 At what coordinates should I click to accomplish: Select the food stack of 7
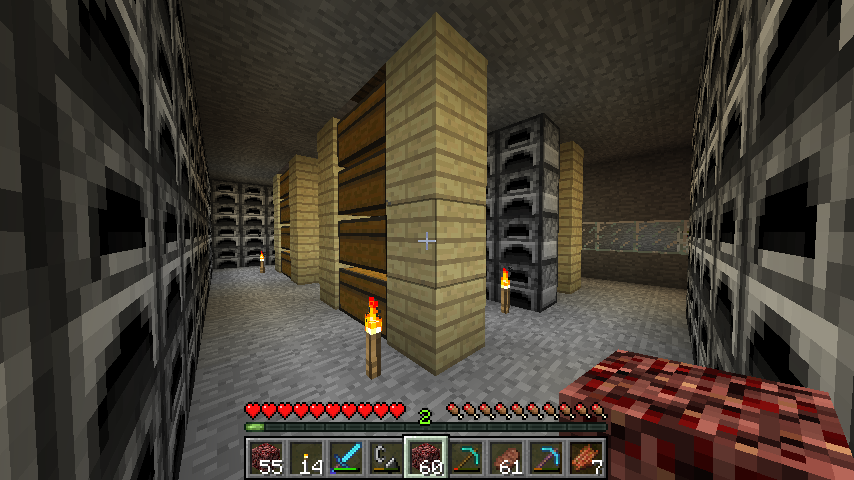(x=585, y=457)
